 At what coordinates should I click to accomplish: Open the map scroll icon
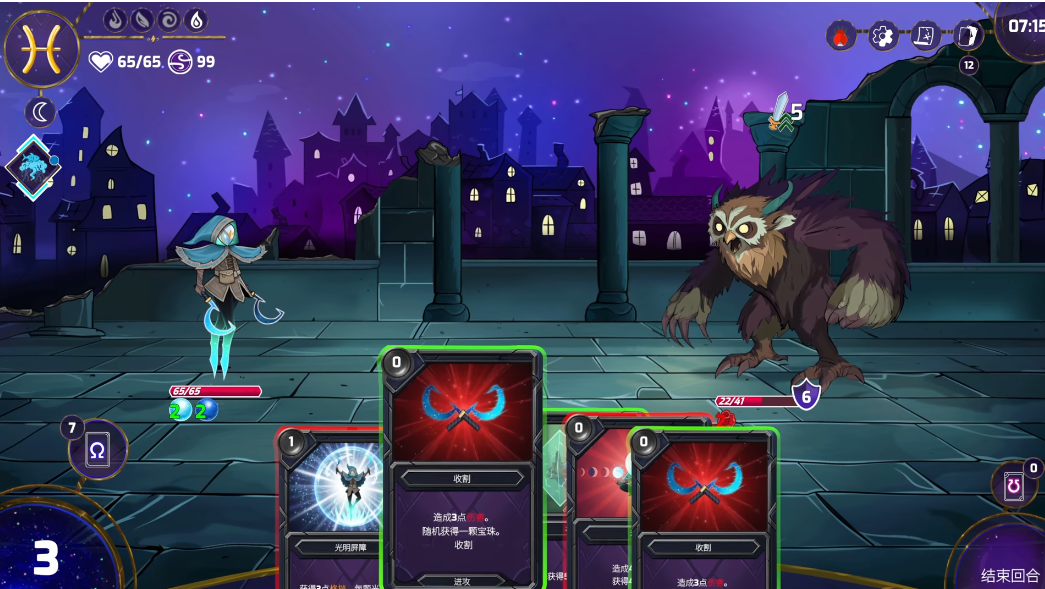tap(926, 37)
